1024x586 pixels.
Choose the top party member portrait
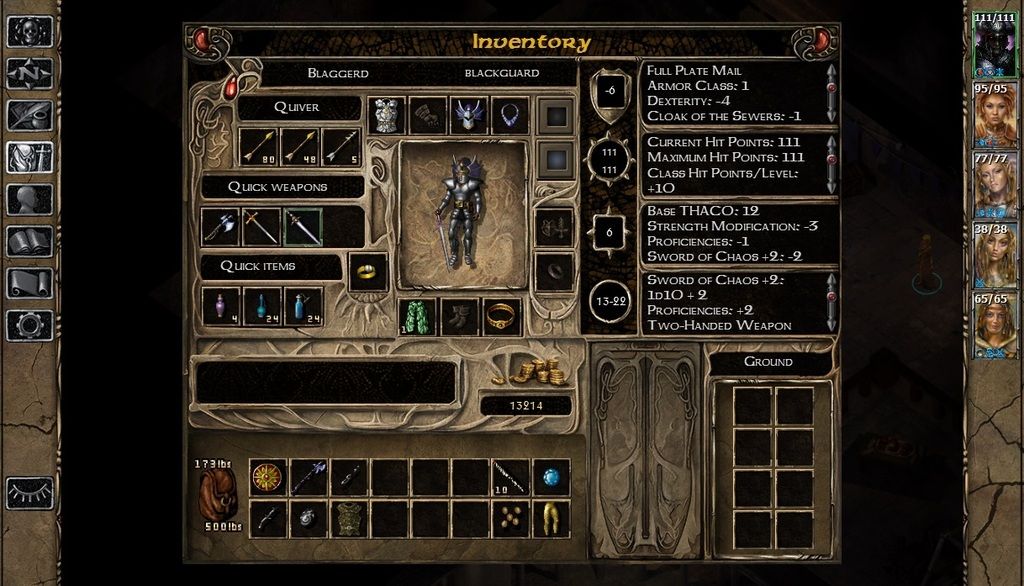coord(995,45)
